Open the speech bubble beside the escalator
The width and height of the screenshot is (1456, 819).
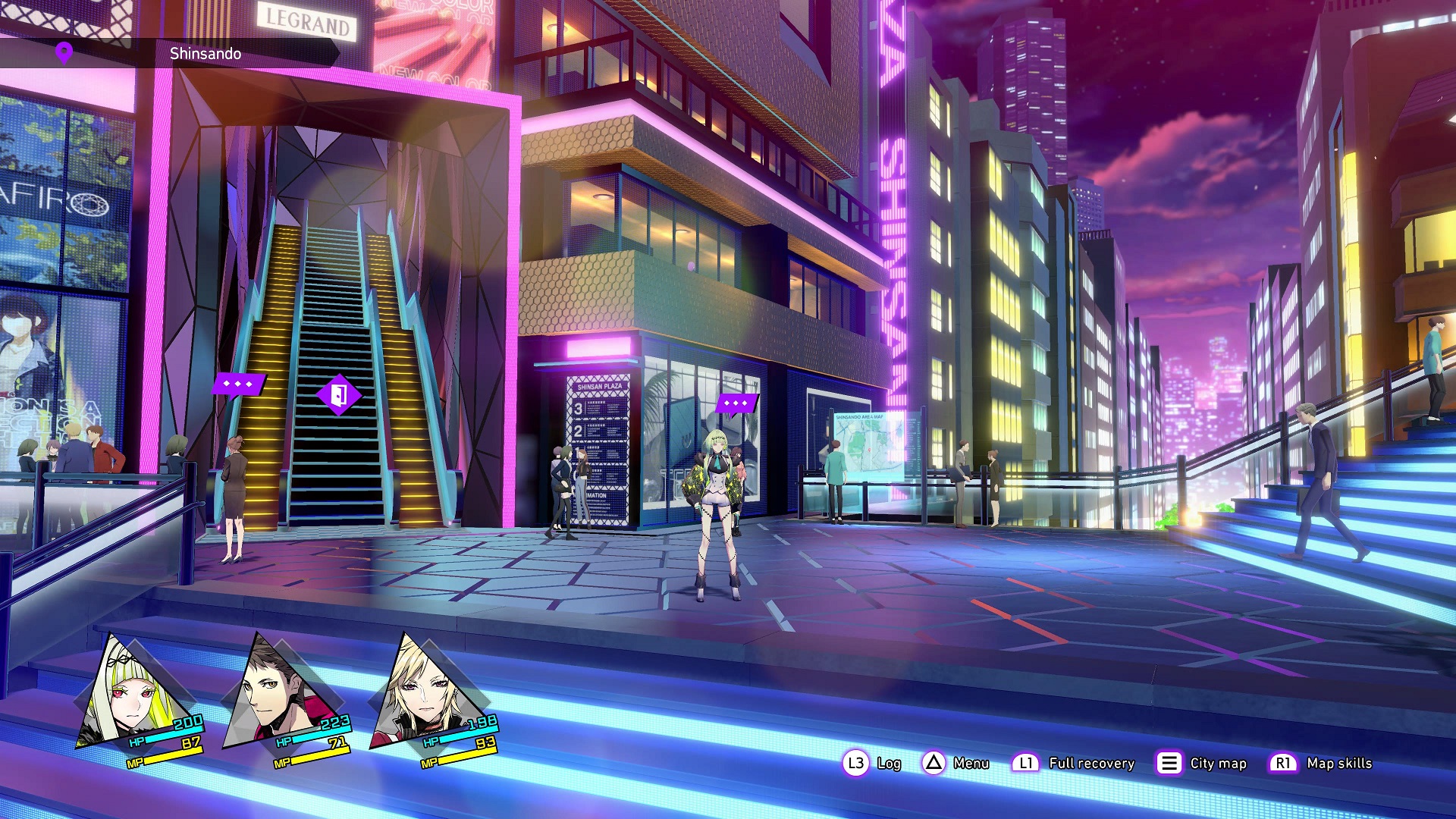tap(238, 384)
